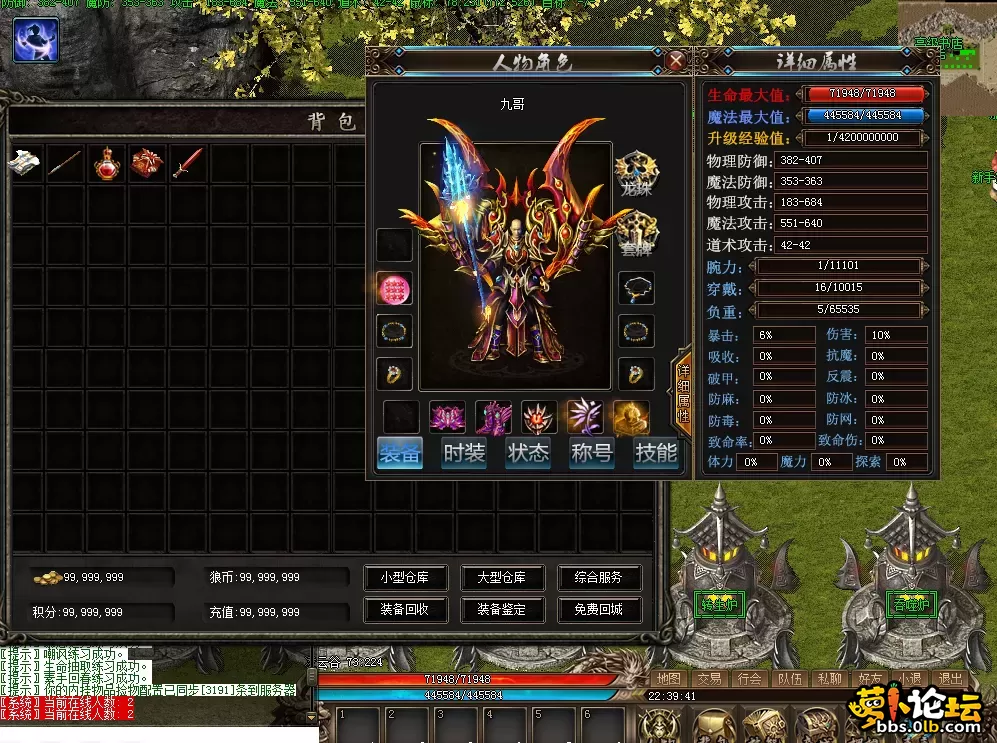The image size is (997, 743).
Task: Click the 退出 exit button
Action: 951,679
